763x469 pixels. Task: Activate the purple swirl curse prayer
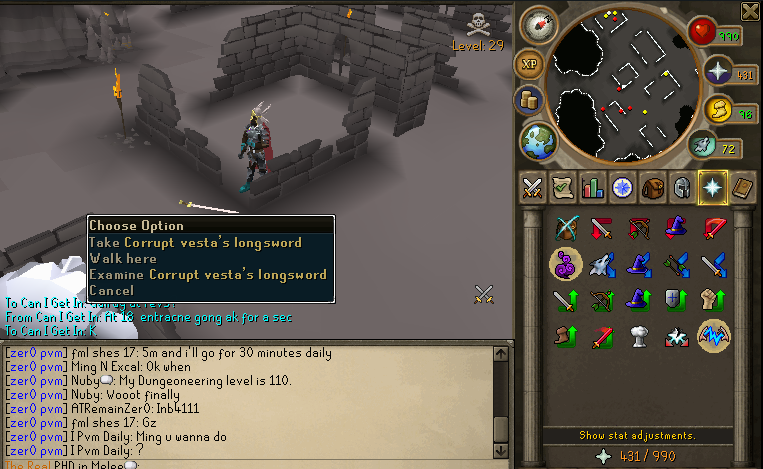point(566,264)
